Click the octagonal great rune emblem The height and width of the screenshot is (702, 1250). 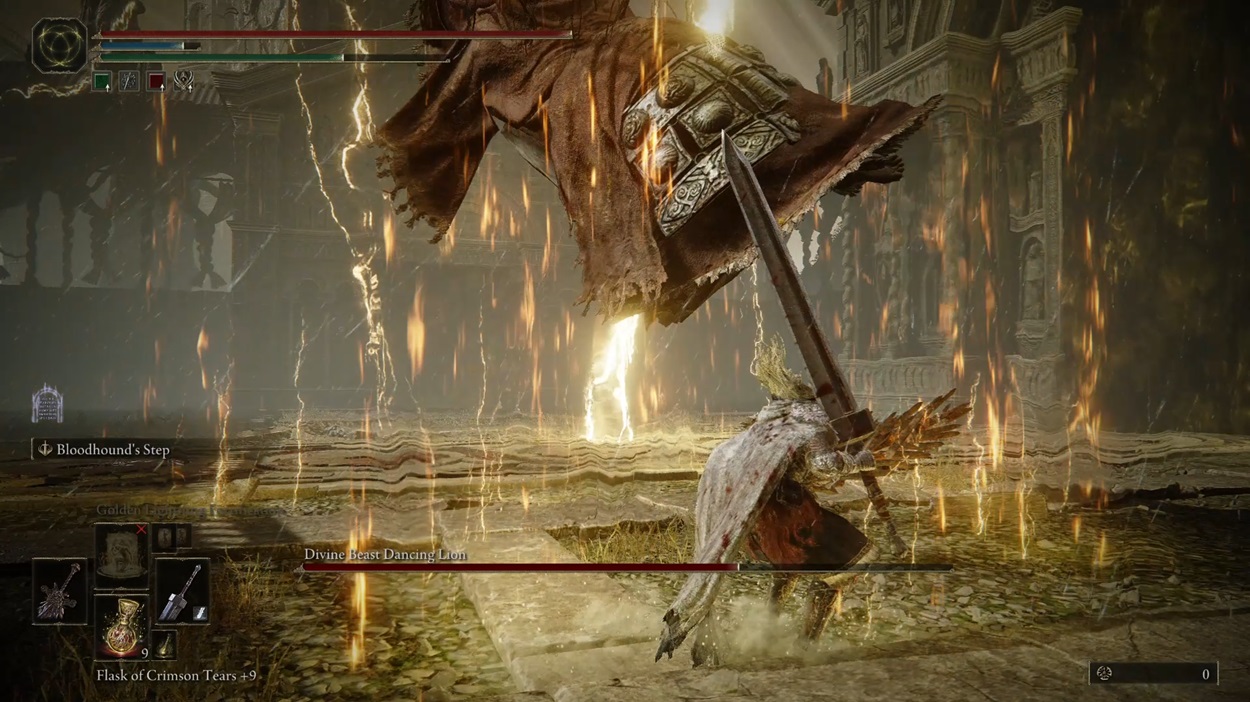click(x=59, y=47)
